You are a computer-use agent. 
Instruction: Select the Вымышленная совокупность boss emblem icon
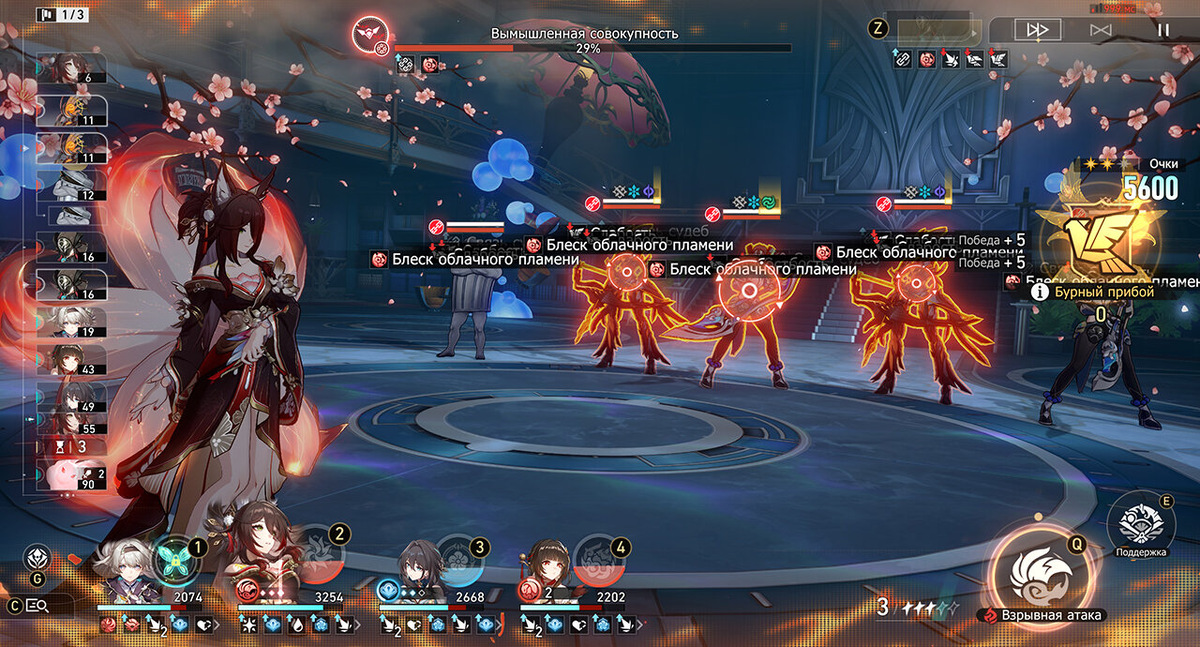click(x=369, y=35)
